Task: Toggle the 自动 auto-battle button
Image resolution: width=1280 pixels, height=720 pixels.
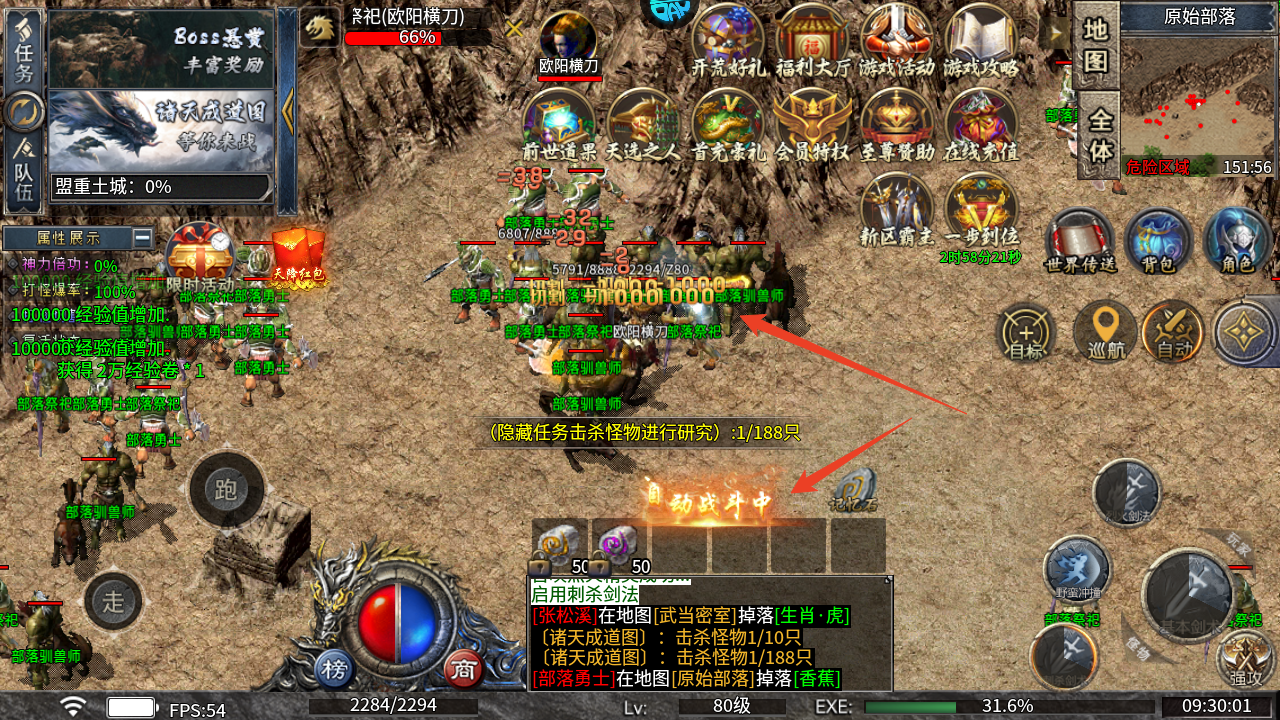Action: (x=1174, y=331)
